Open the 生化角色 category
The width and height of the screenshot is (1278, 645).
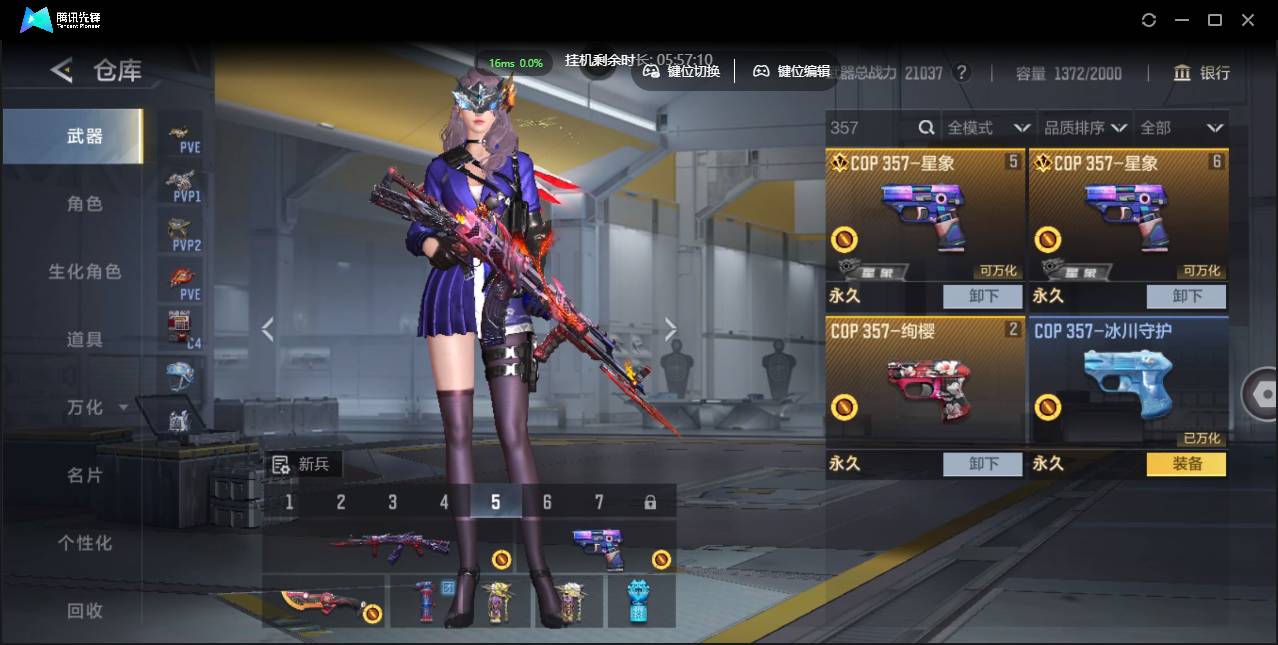point(85,272)
